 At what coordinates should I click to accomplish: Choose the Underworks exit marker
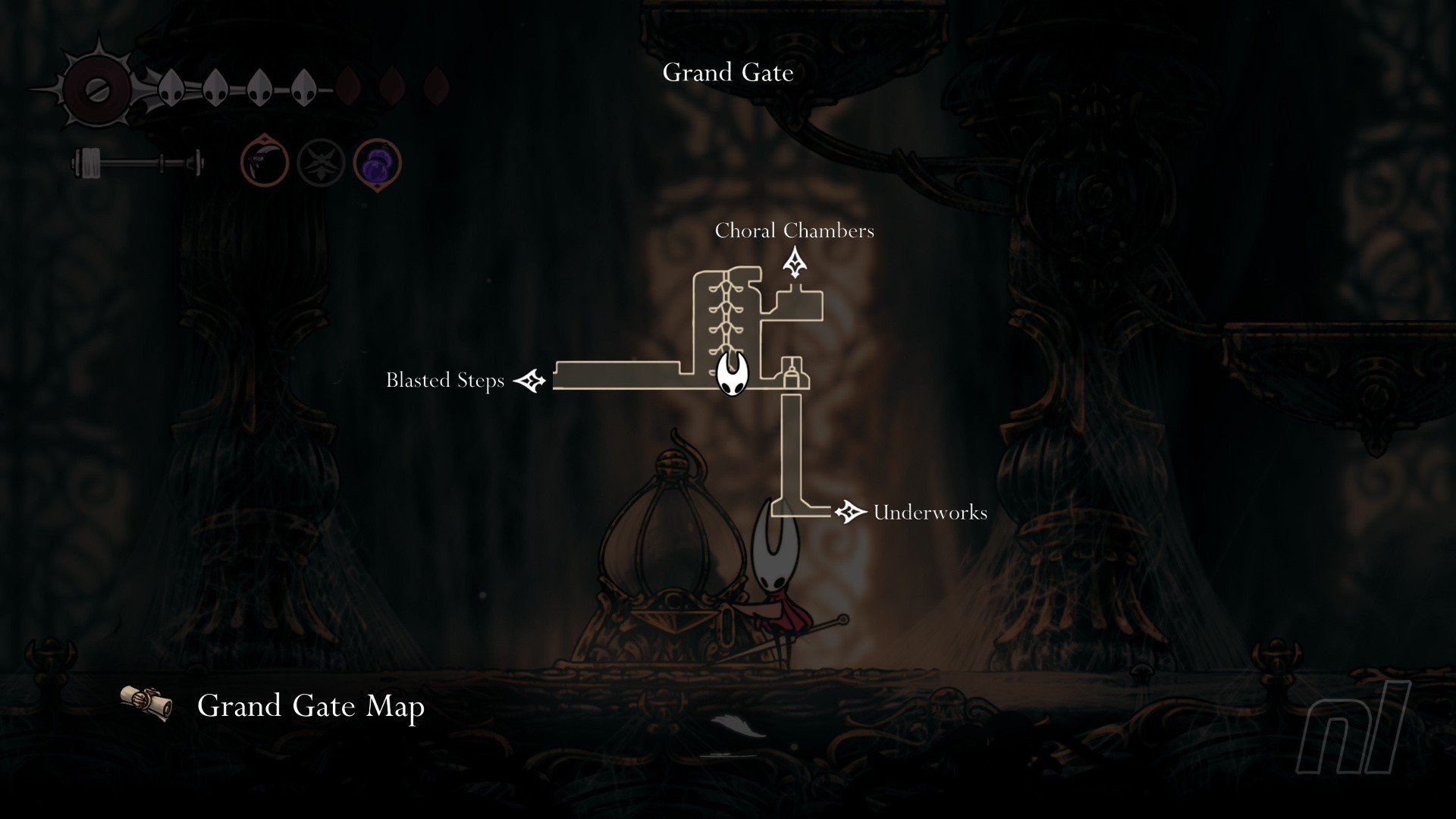point(849,512)
